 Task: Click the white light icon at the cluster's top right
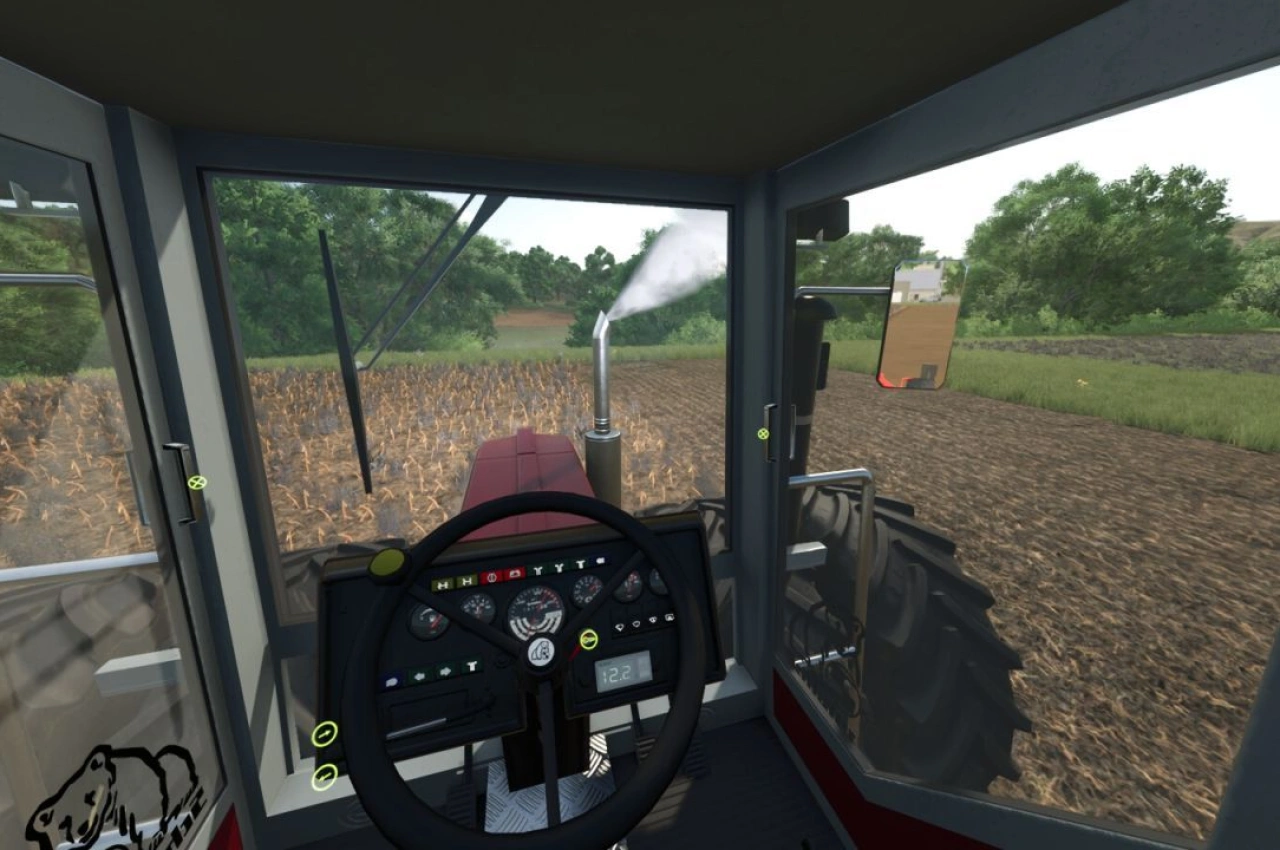pos(601,560)
